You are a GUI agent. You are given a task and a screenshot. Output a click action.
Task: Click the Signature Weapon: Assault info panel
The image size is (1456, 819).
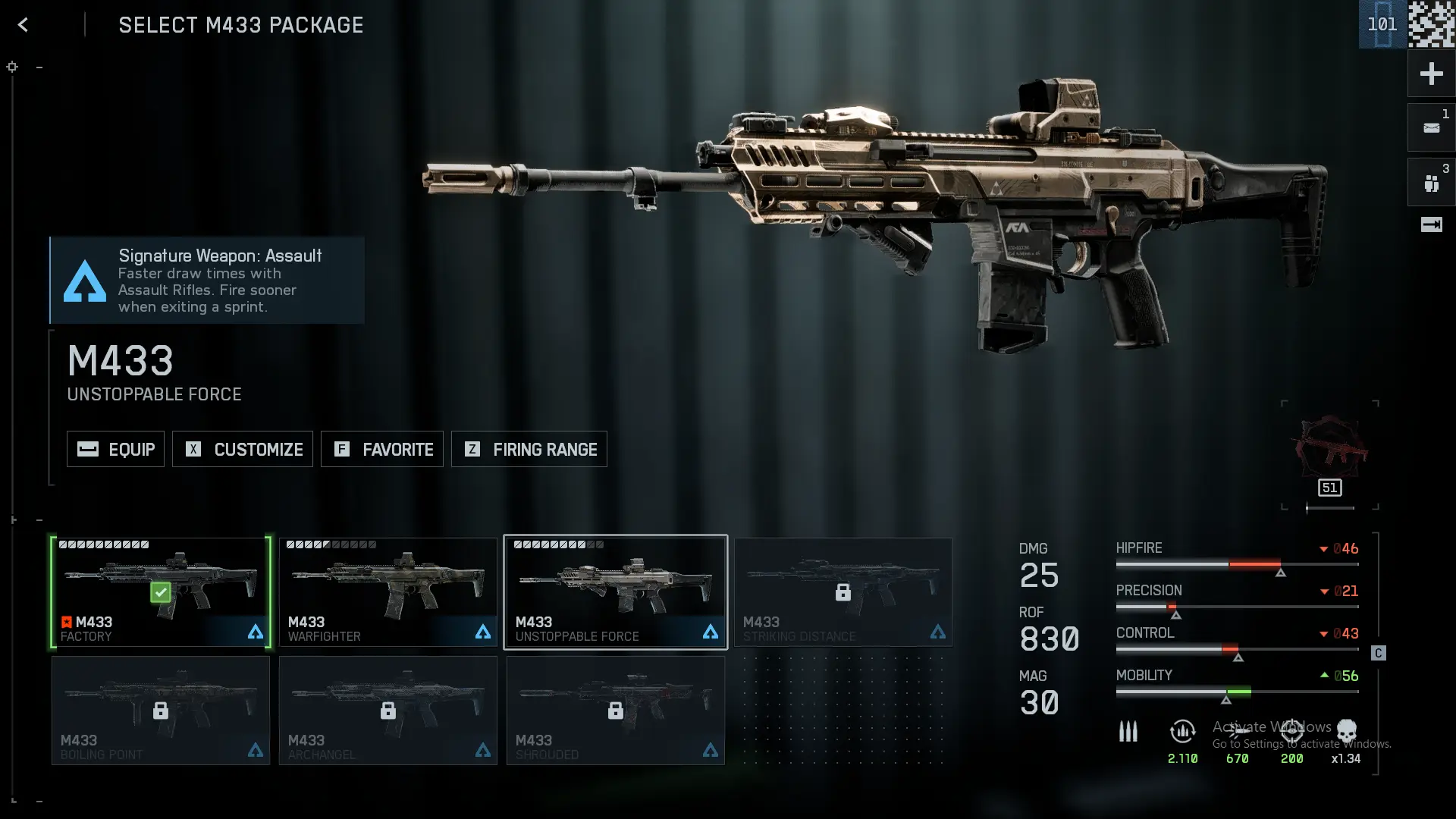coord(207,281)
